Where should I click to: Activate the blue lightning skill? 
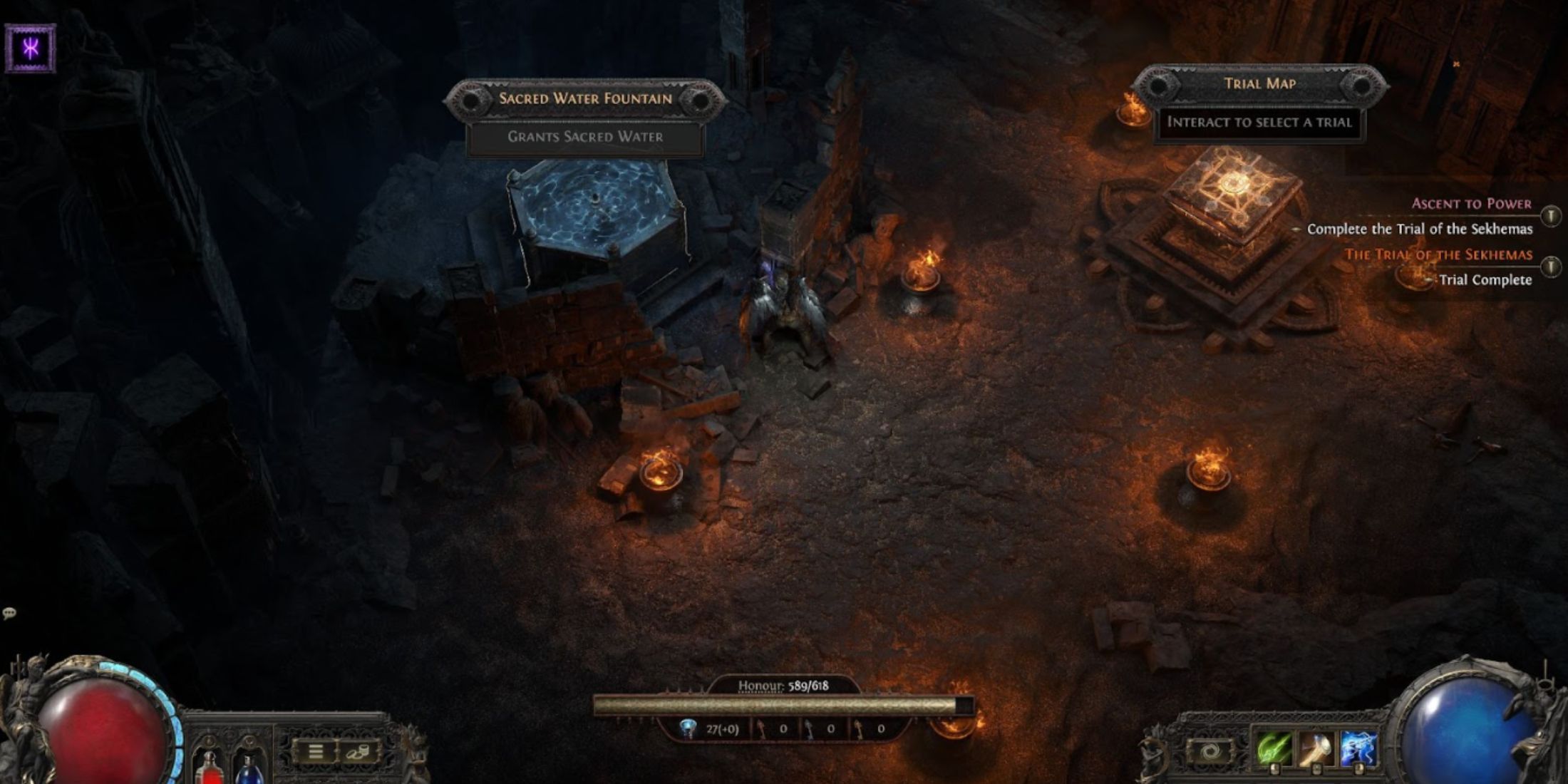(x=1358, y=750)
